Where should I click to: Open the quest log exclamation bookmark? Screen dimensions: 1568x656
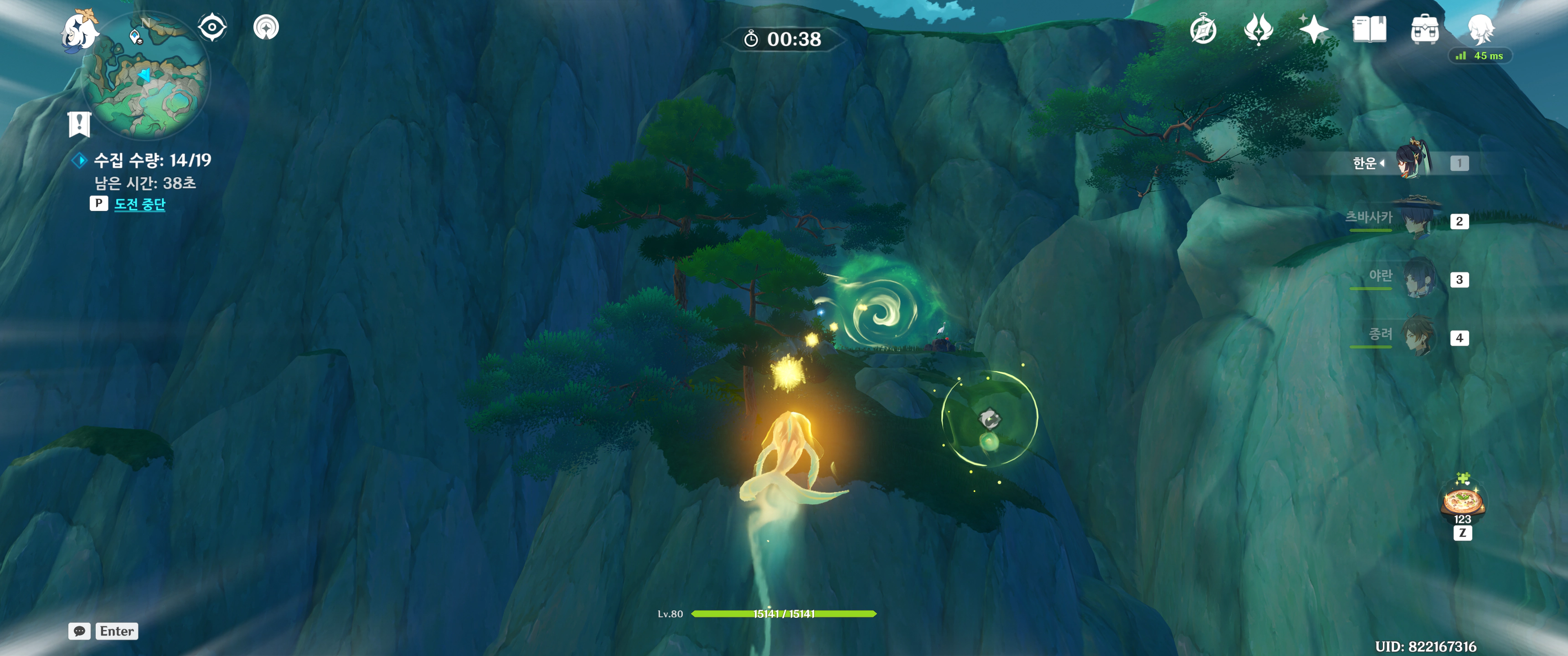[79, 124]
